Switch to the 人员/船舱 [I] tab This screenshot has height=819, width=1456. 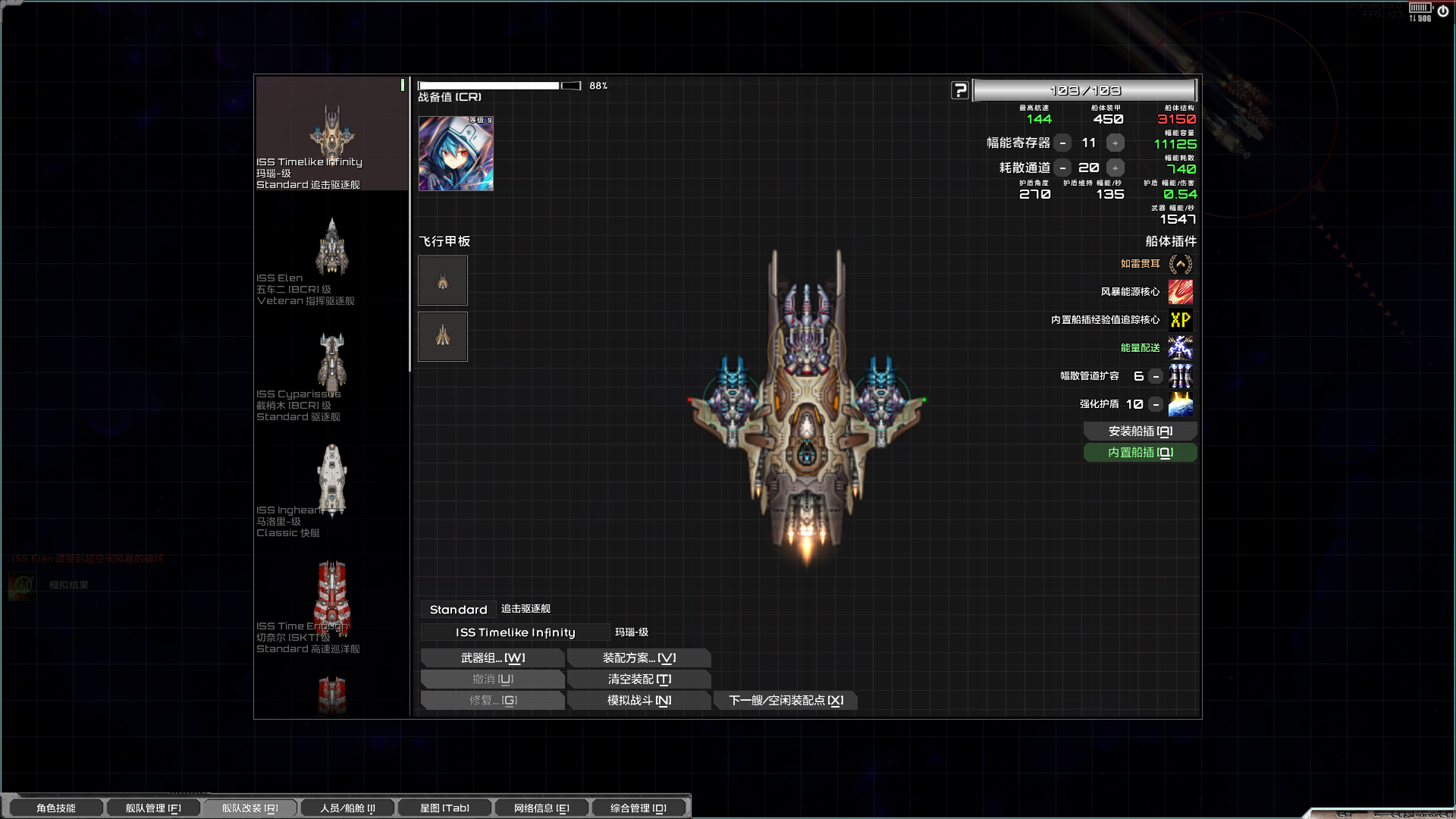coord(347,808)
